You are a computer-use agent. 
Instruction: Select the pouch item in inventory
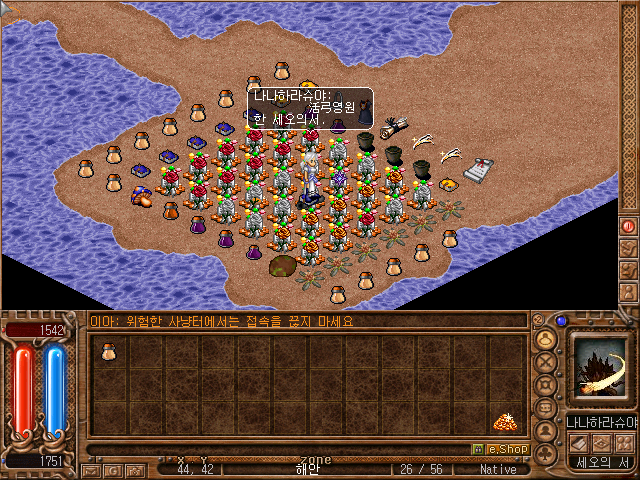[x=107, y=350]
